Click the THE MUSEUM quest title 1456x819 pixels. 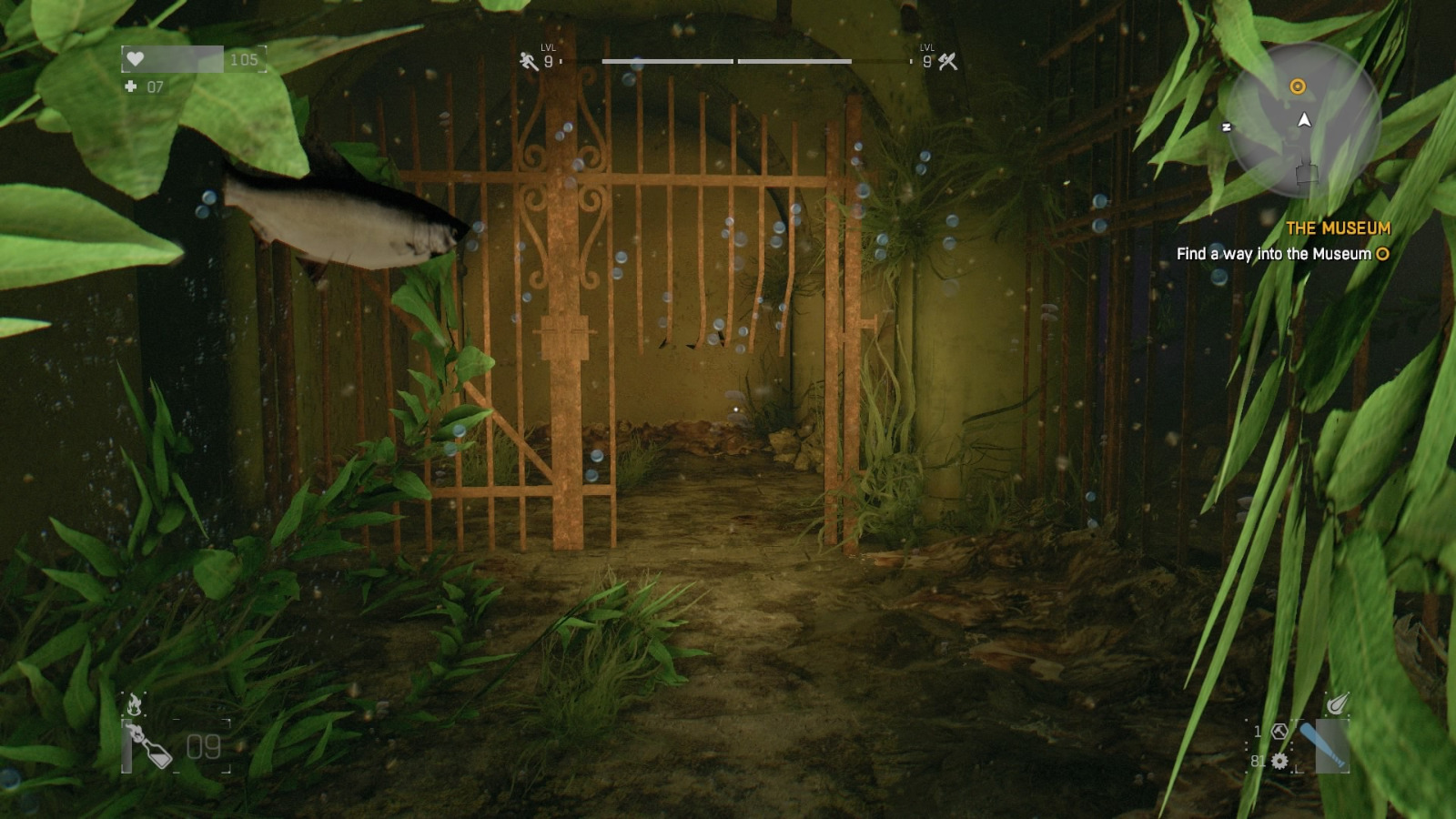(1338, 228)
